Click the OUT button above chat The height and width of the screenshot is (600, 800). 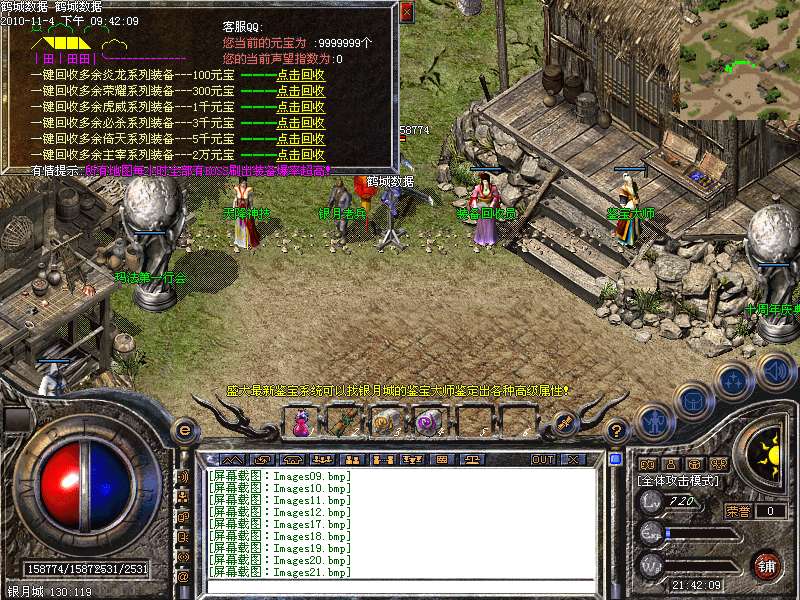coord(542,459)
